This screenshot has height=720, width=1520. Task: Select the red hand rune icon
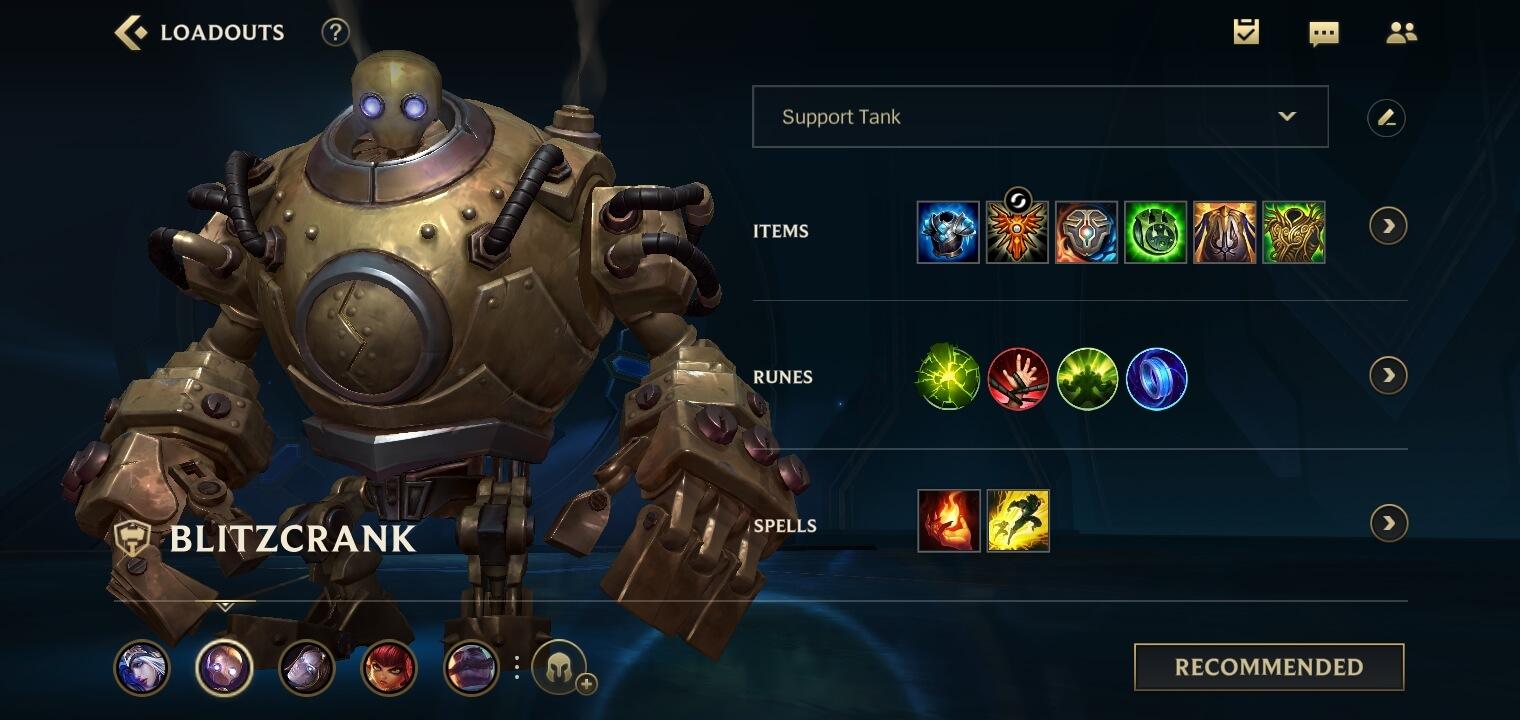(x=1018, y=379)
